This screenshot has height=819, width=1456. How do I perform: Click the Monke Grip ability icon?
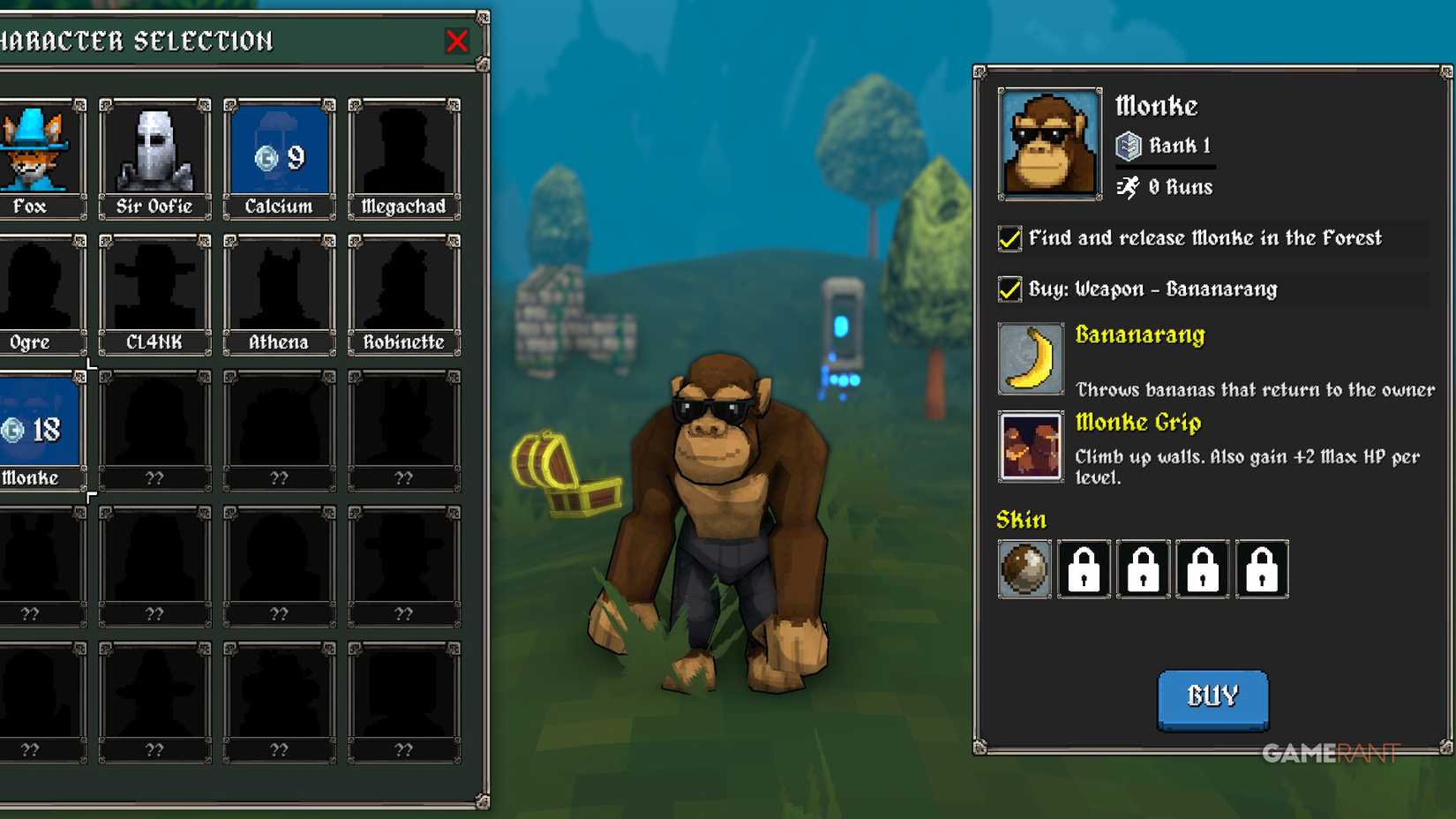pyautogui.click(x=1030, y=447)
